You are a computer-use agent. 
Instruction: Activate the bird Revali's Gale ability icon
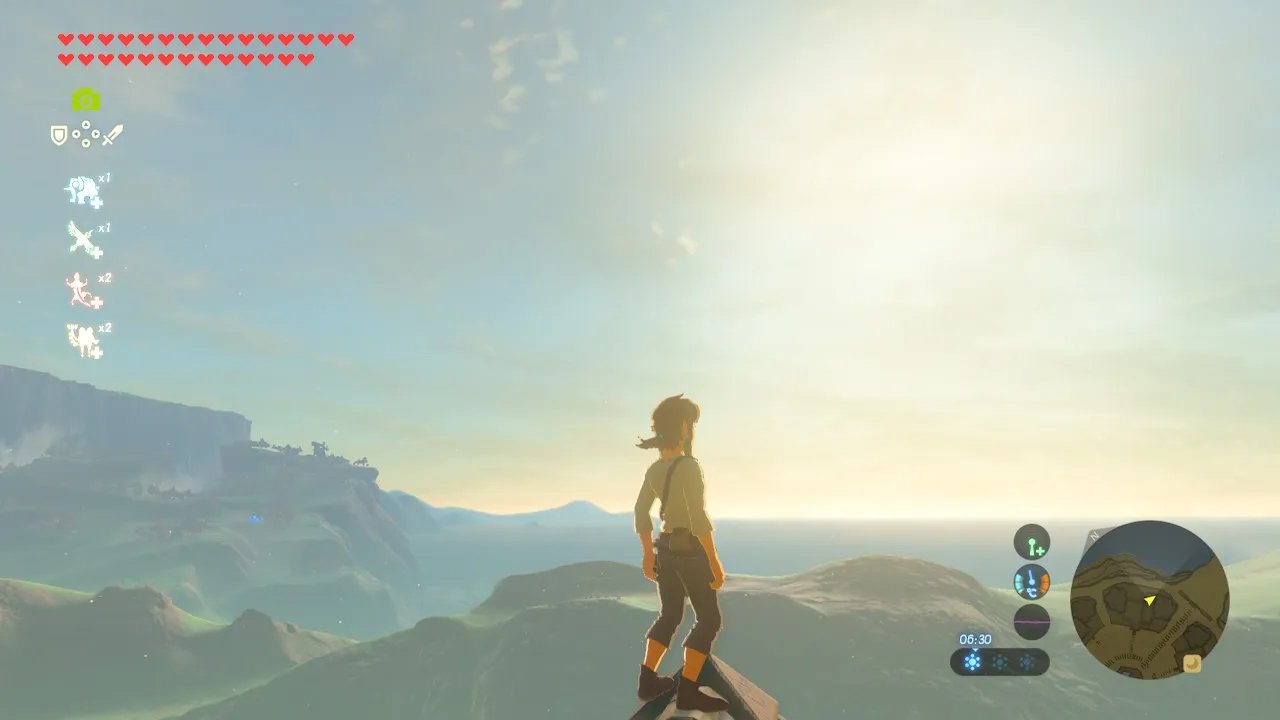83,240
